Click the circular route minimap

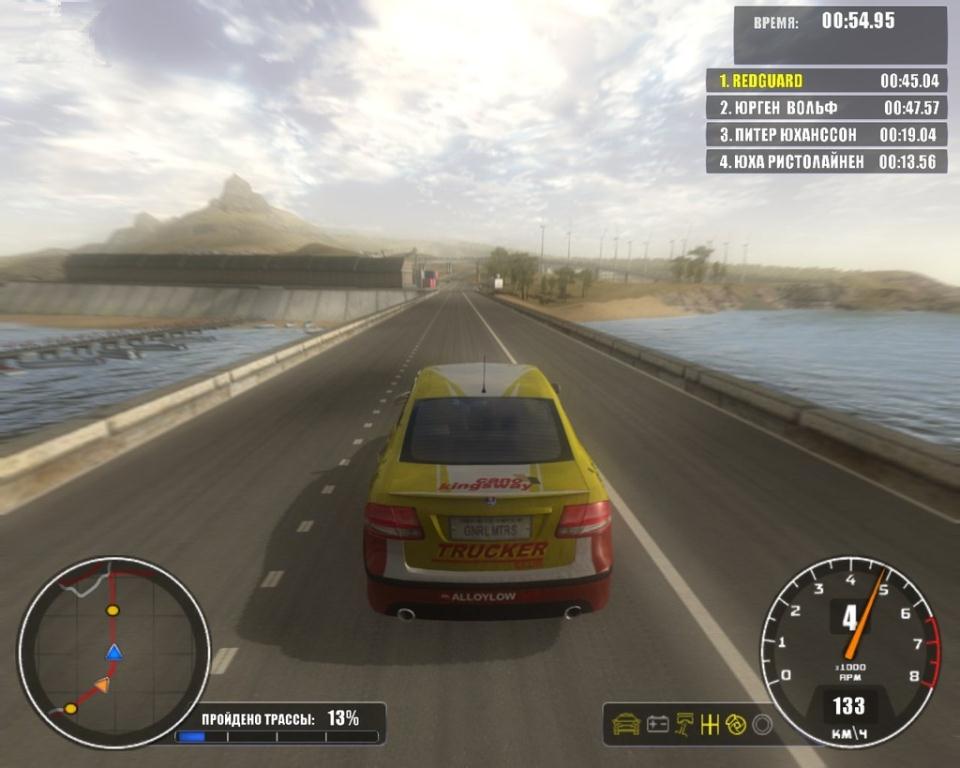113,651
